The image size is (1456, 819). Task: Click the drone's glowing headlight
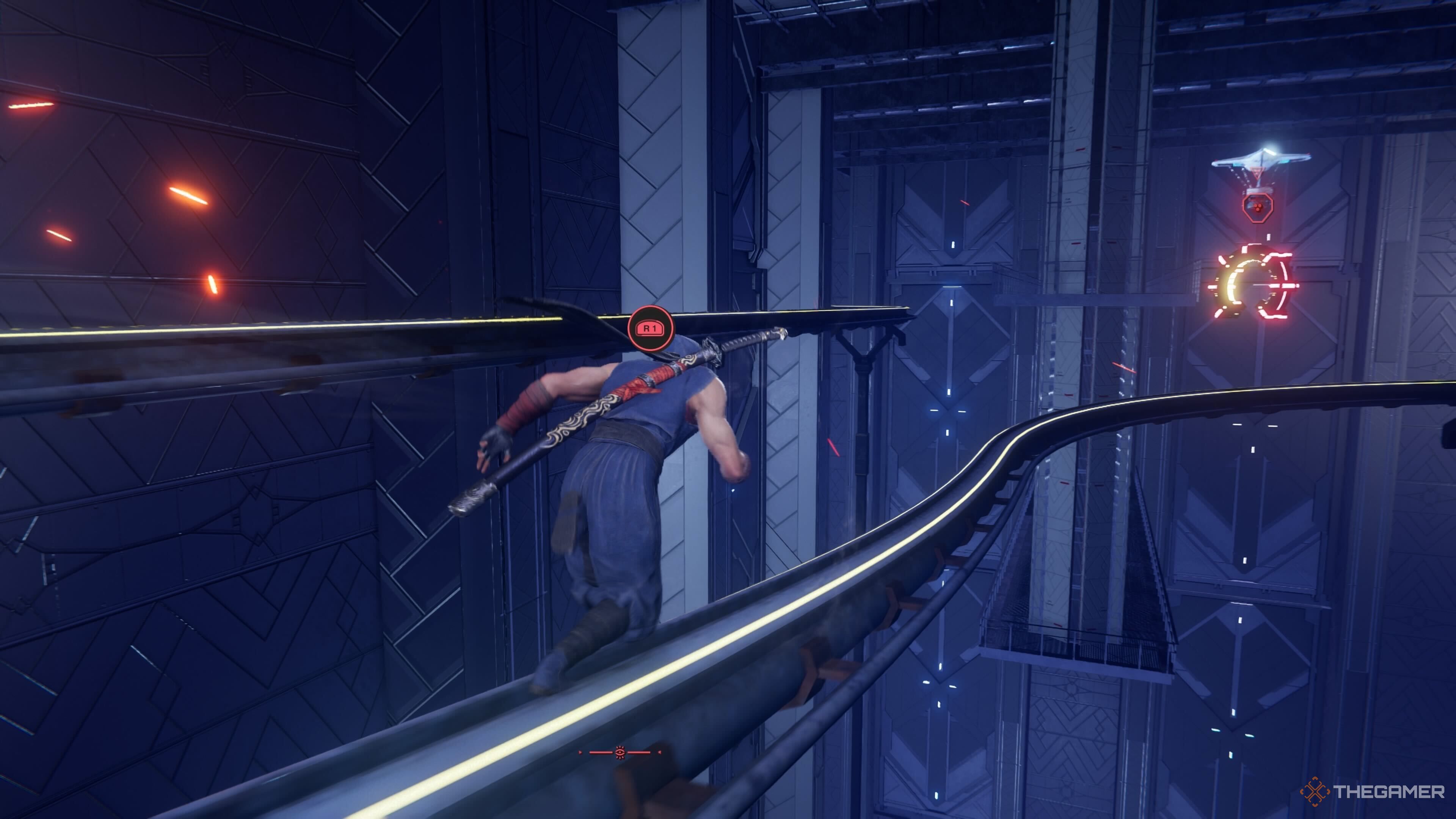click(x=1268, y=148)
